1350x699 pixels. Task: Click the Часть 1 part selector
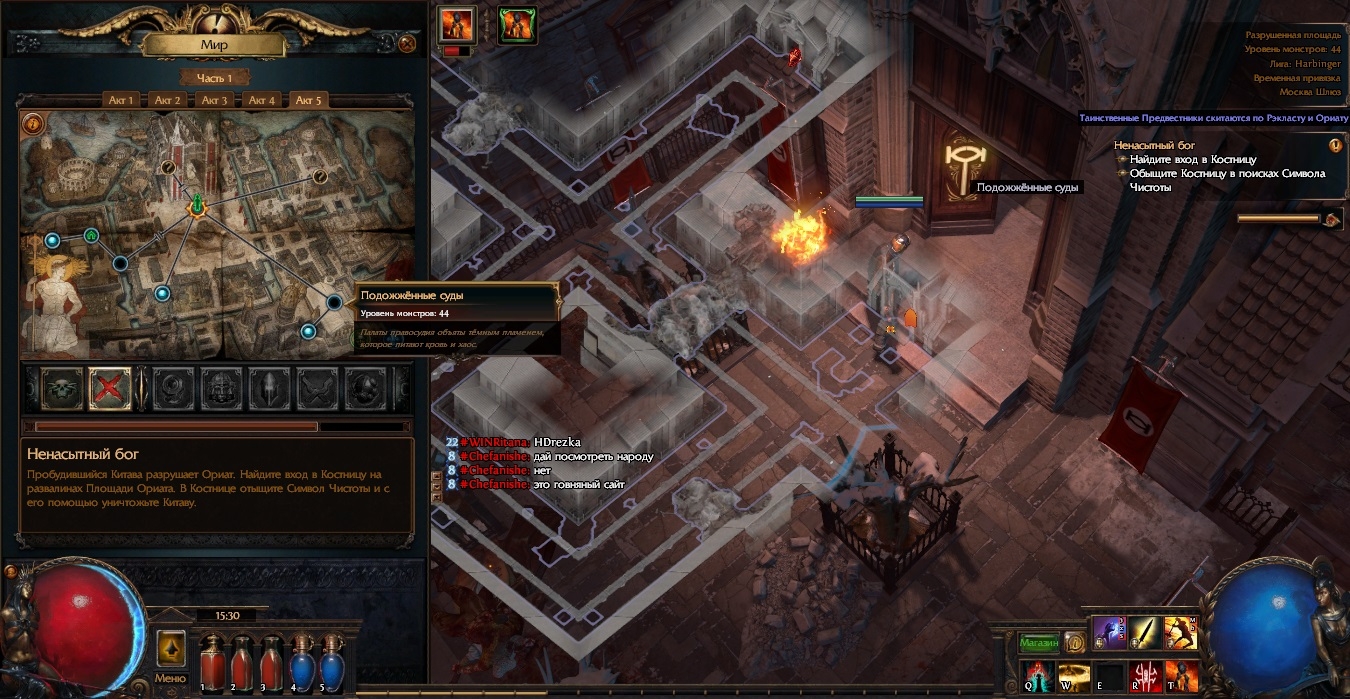[x=214, y=78]
